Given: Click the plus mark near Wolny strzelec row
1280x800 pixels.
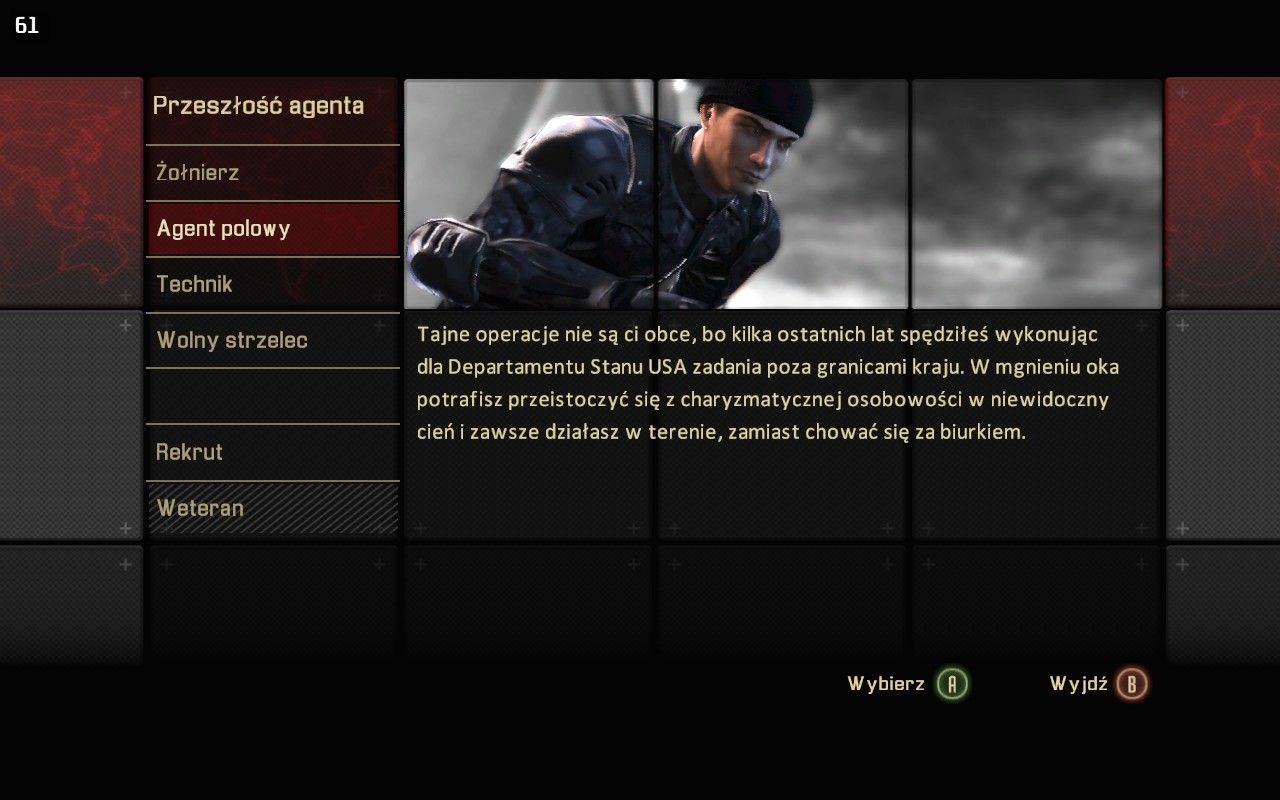Looking at the screenshot, I should (377, 326).
